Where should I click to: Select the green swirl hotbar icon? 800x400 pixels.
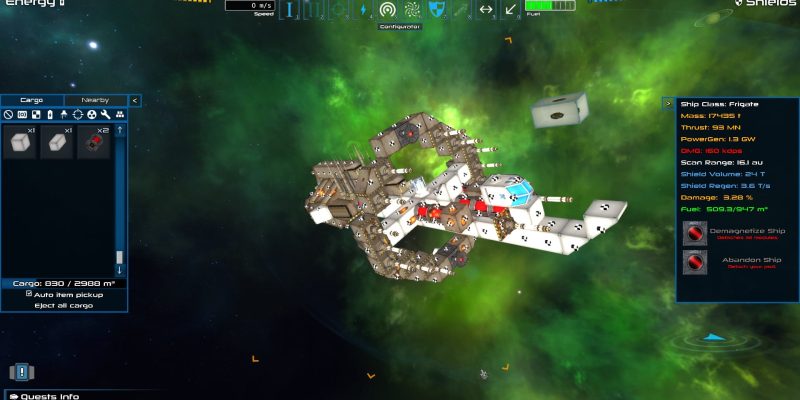click(412, 10)
